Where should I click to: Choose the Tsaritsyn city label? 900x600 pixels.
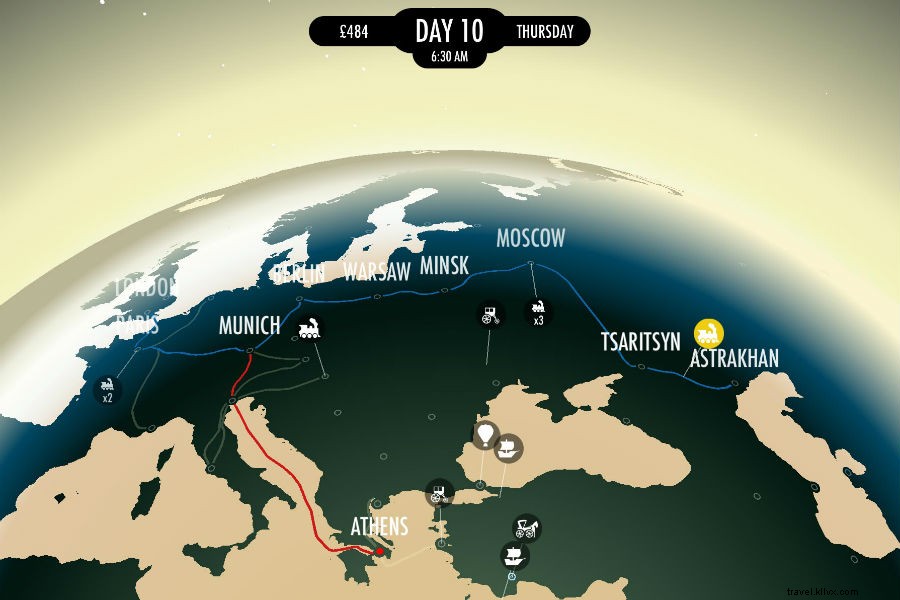click(x=640, y=340)
